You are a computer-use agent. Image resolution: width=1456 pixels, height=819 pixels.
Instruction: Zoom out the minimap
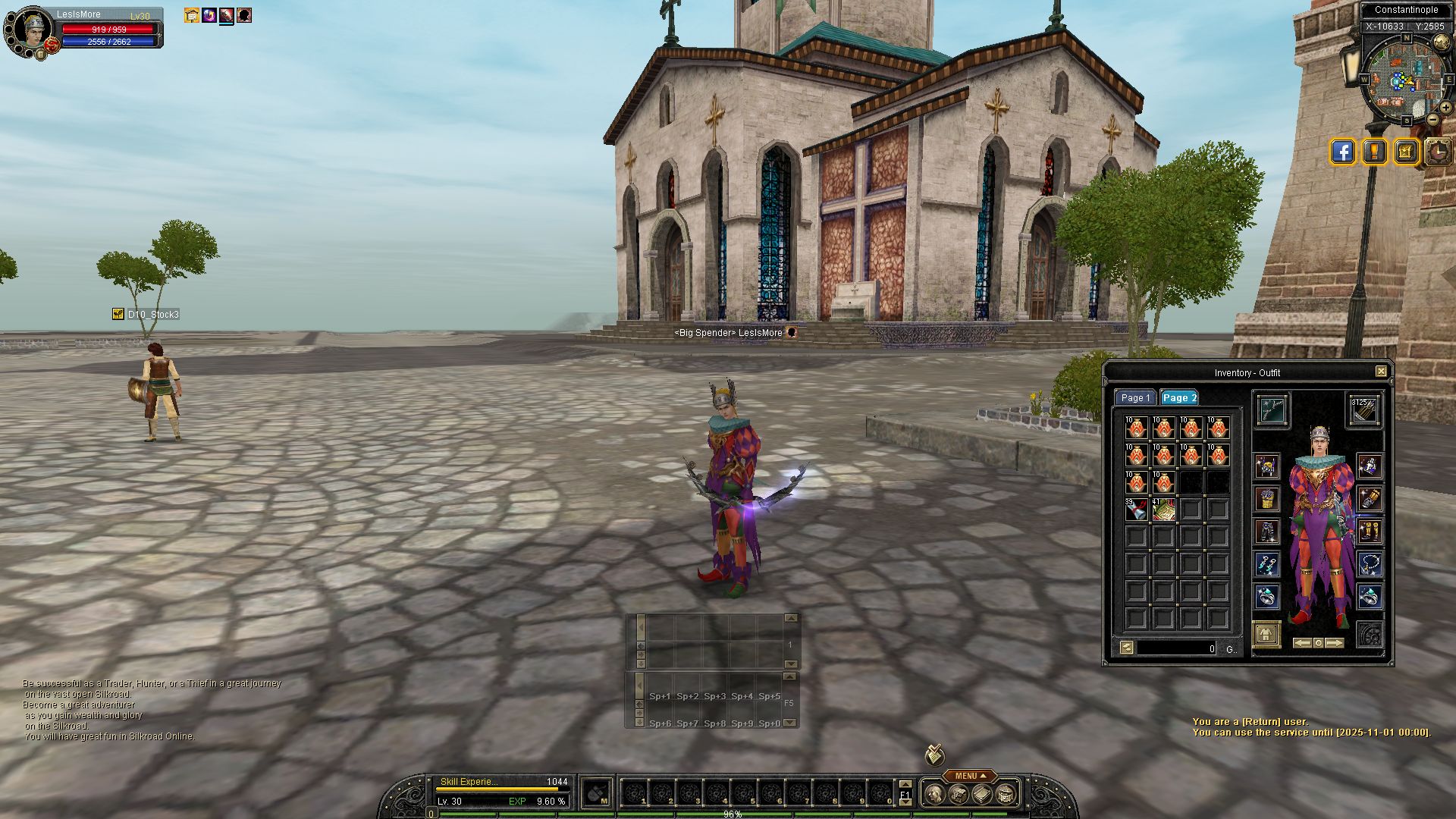[x=1432, y=119]
